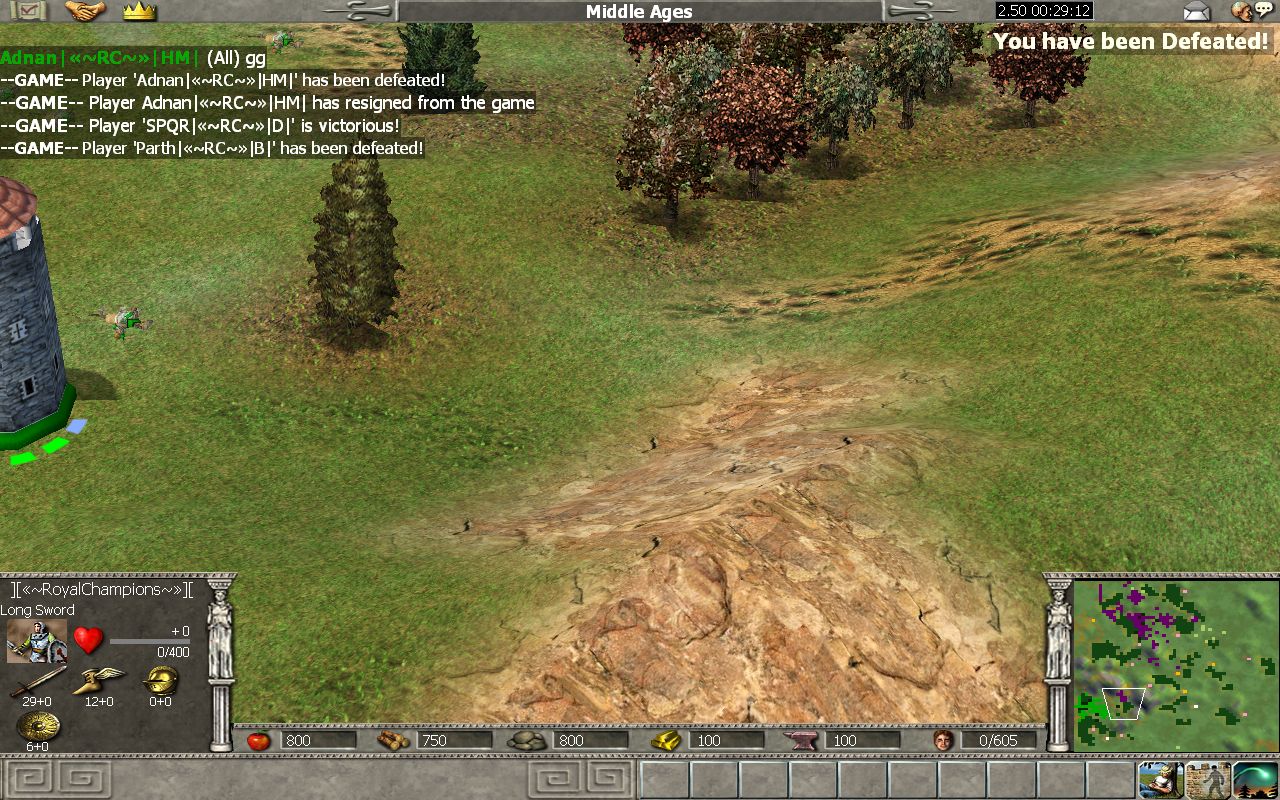Click the golden crown icon
1280x800 pixels.
pyautogui.click(x=139, y=11)
